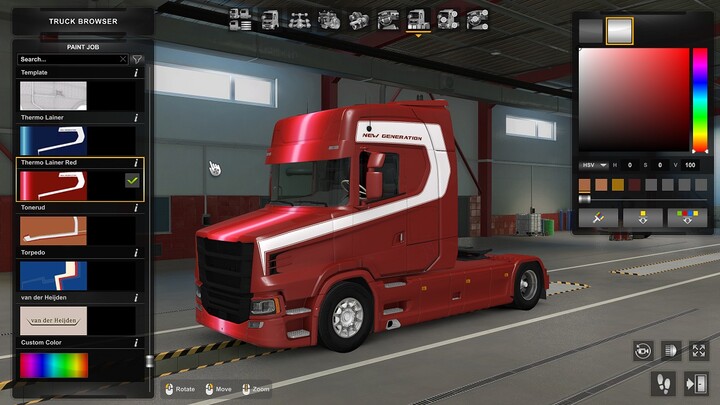Switch to the engine upgrade tab
Image resolution: width=720 pixels, height=405 pixels.
click(x=329, y=19)
